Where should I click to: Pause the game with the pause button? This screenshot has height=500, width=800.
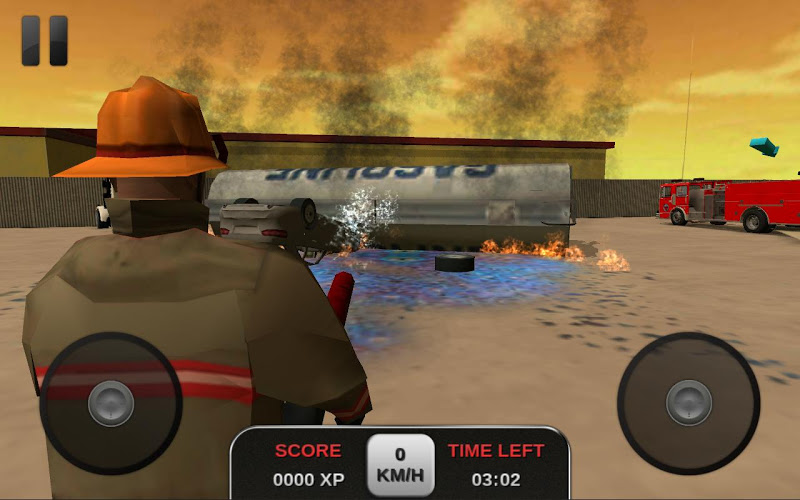click(45, 40)
